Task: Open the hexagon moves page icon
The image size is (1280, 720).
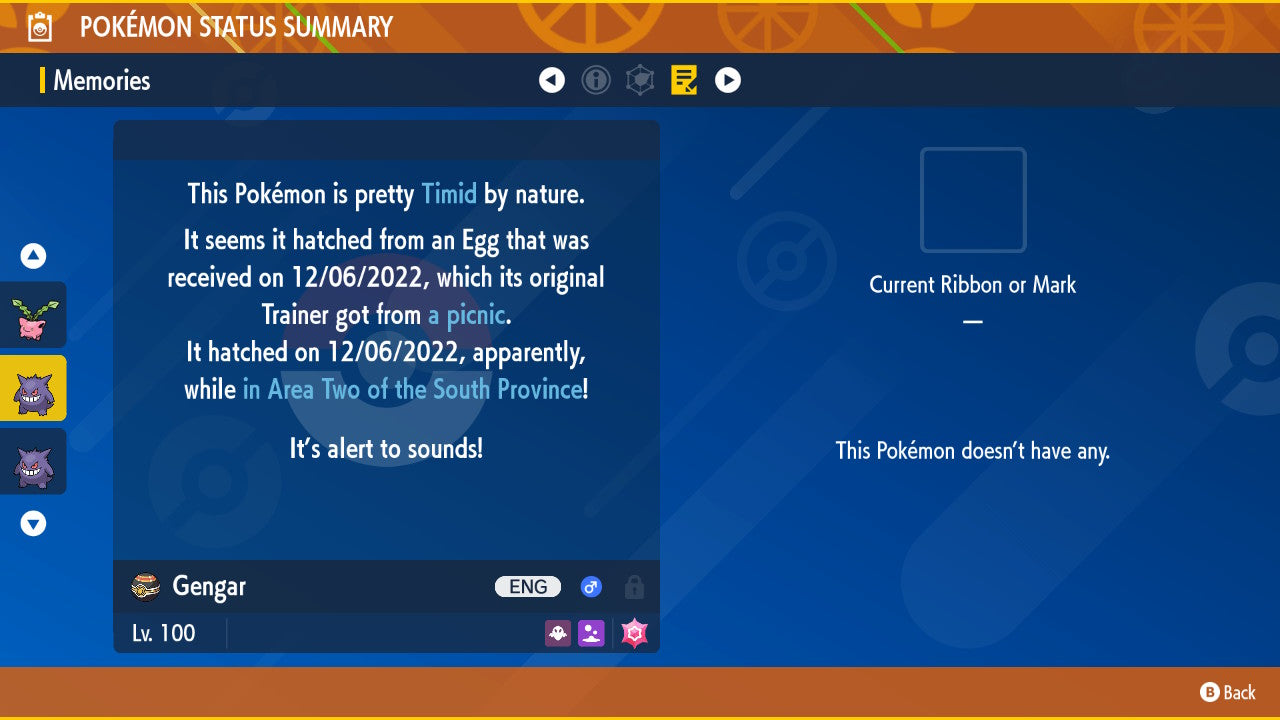Action: (640, 80)
